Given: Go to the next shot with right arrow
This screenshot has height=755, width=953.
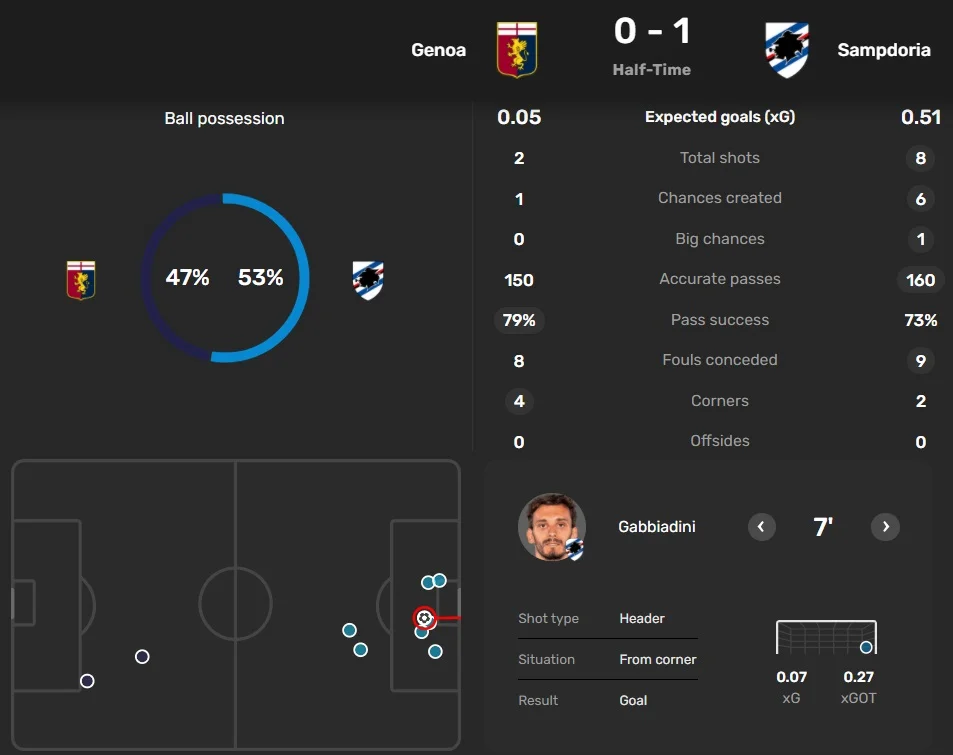Looking at the screenshot, I should point(885,527).
